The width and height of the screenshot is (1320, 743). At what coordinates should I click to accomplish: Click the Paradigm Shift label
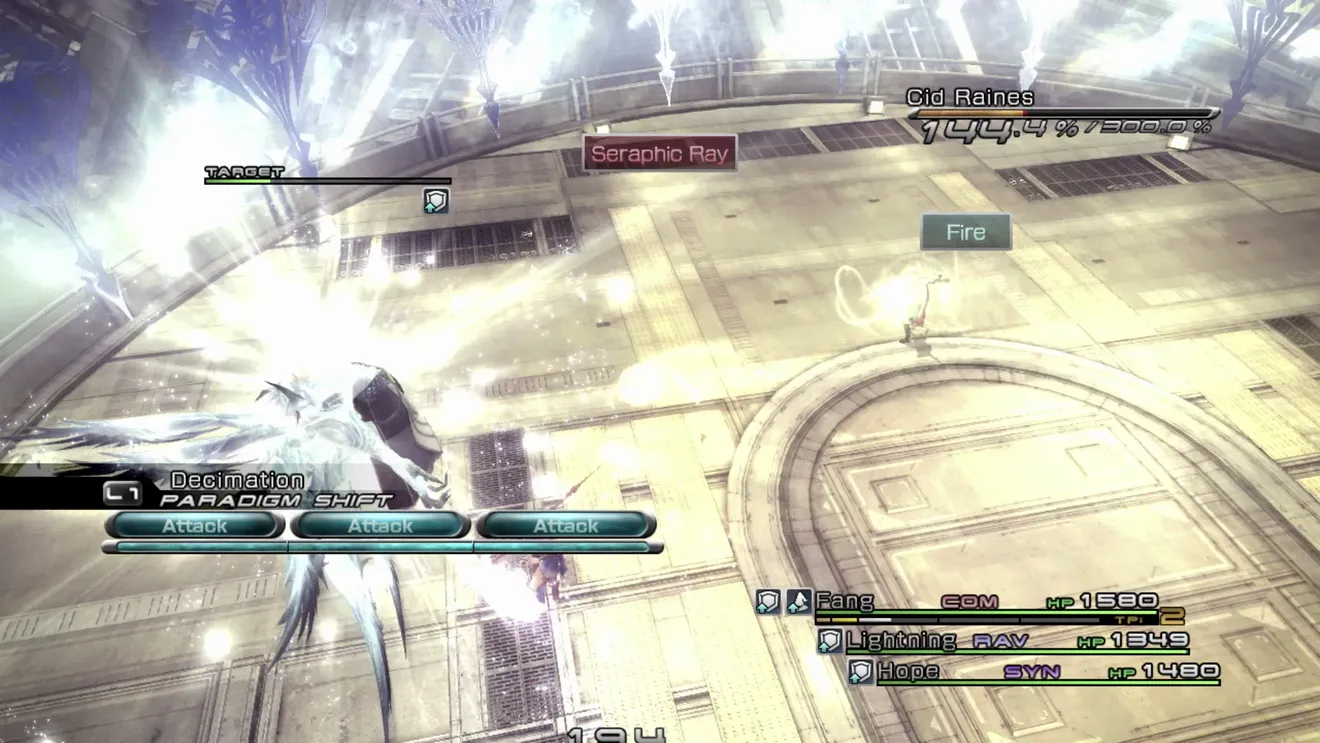pyautogui.click(x=276, y=500)
